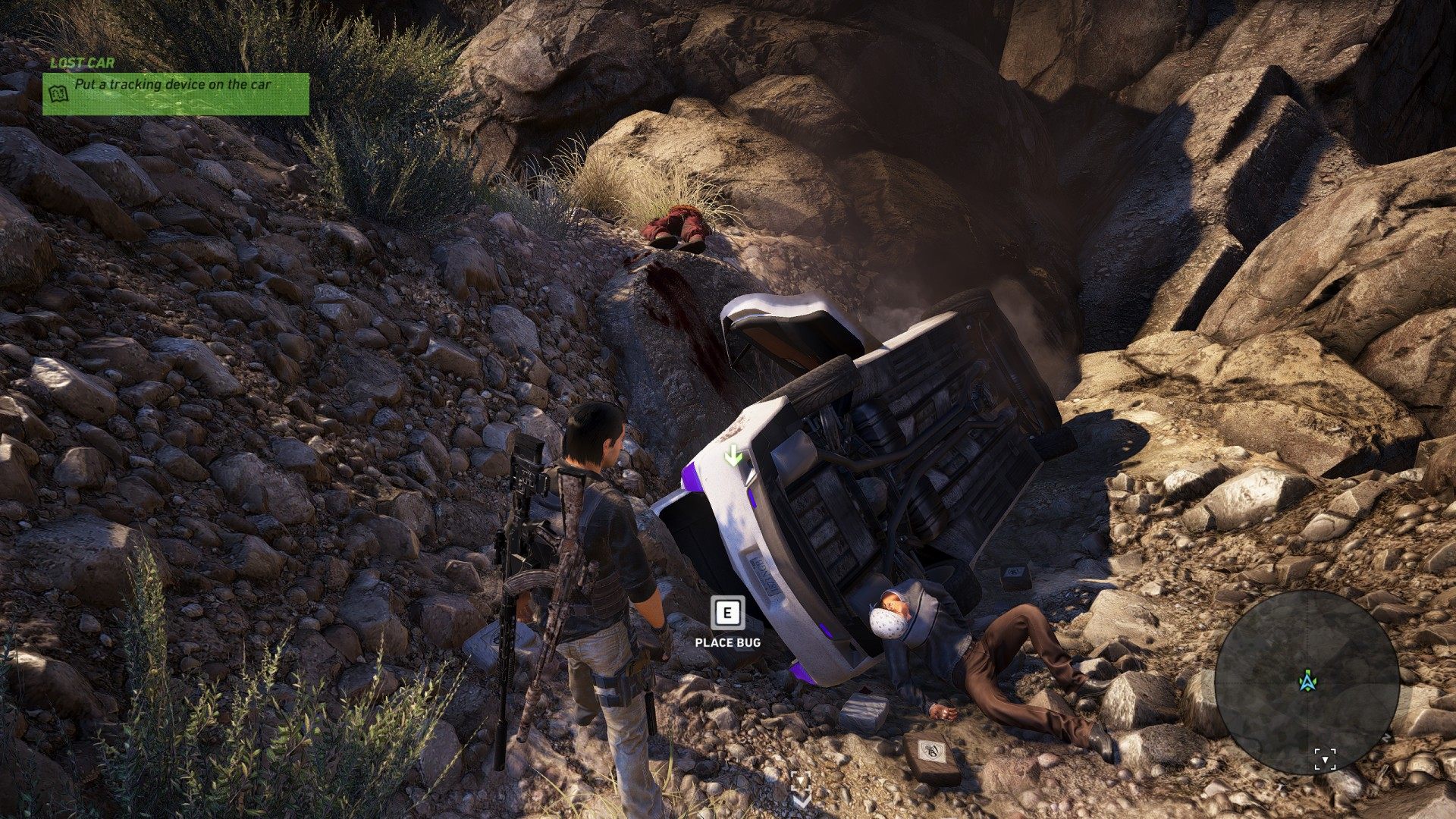Click the green objective arrow marker on the car
This screenshot has width=1456, height=819.
click(733, 456)
